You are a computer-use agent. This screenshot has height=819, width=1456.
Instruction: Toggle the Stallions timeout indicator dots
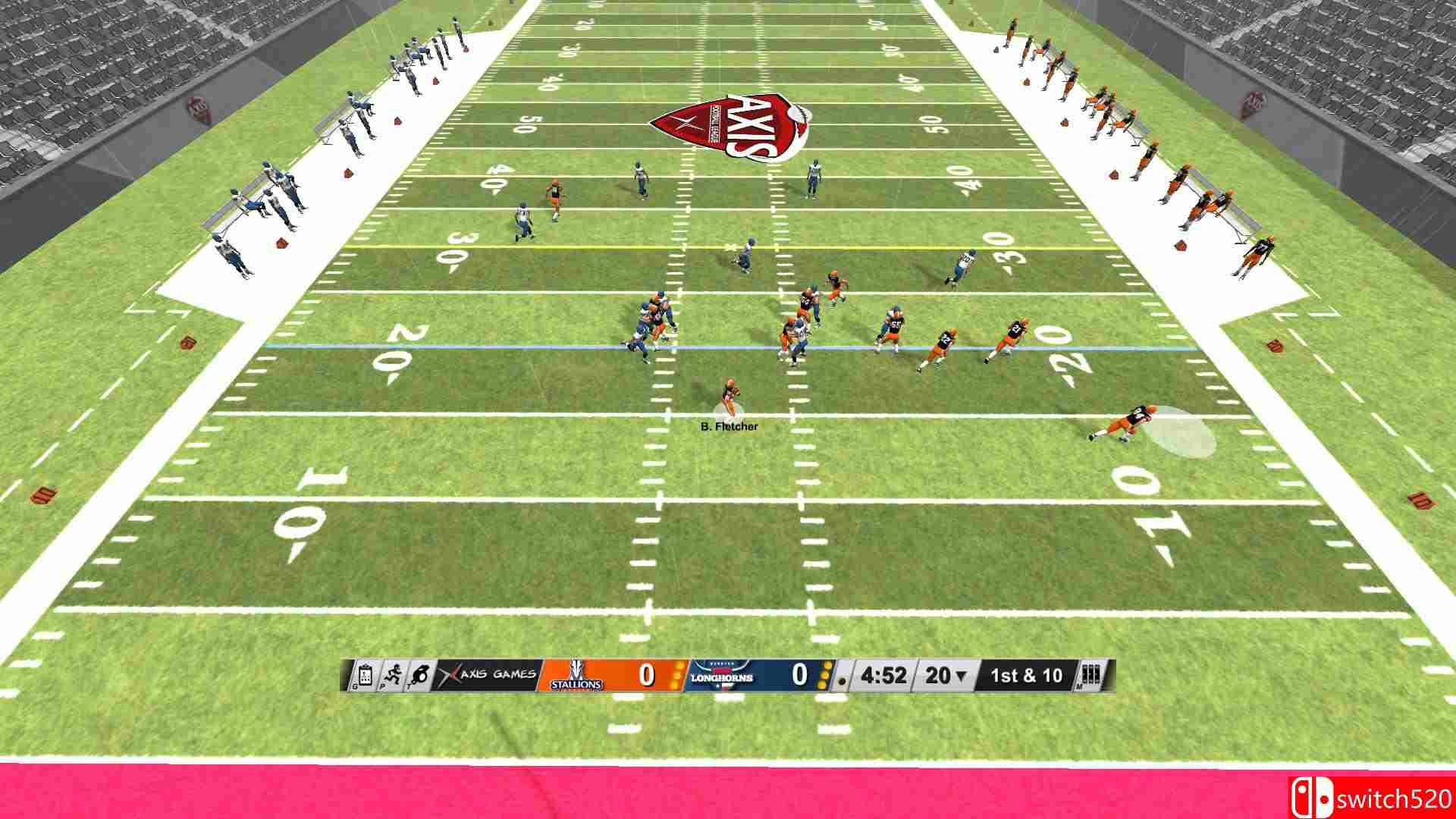676,675
